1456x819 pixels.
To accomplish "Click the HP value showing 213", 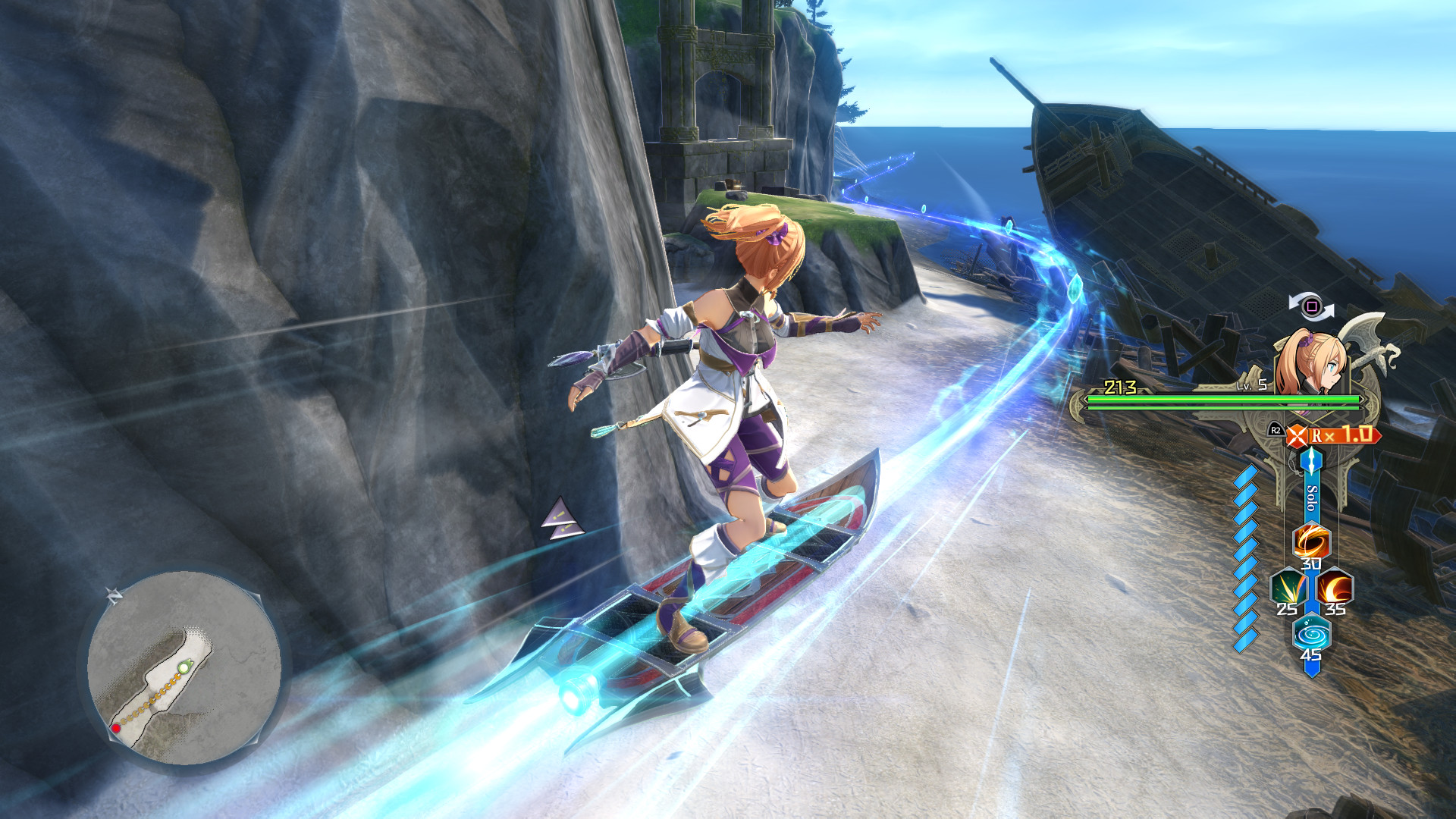I will [1120, 385].
